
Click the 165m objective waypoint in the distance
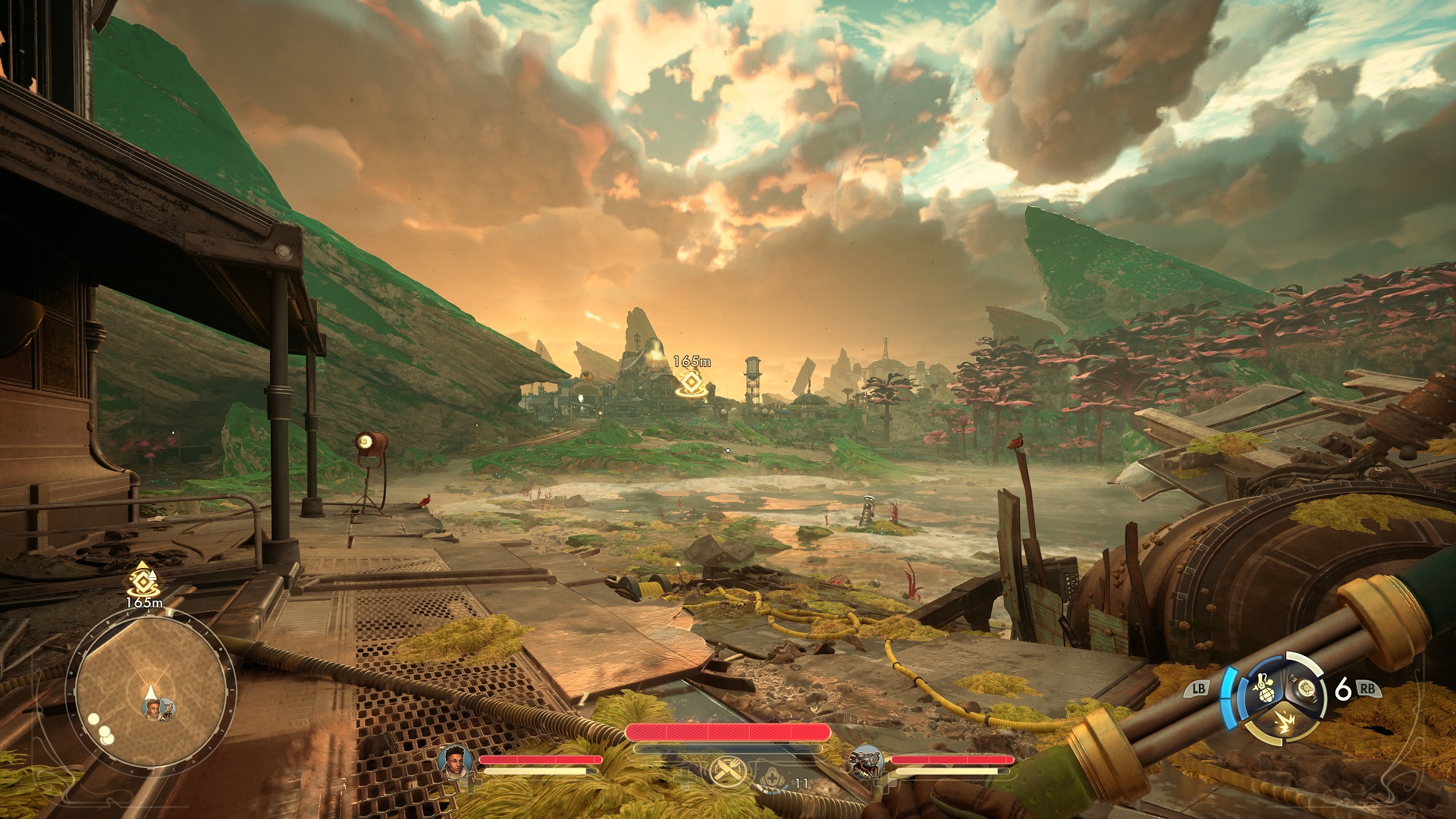click(x=691, y=382)
